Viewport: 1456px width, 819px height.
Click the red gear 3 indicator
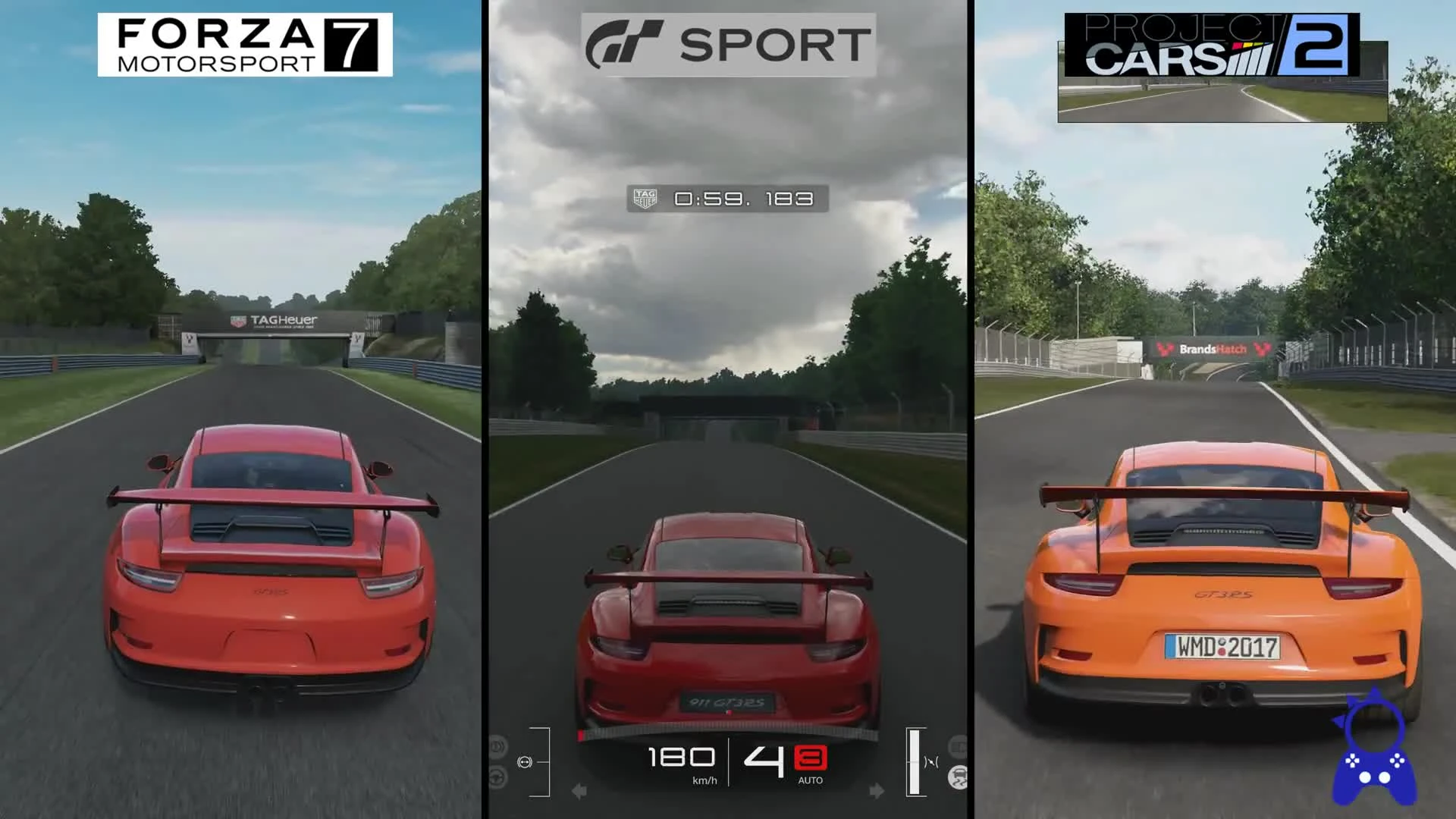pos(810,758)
